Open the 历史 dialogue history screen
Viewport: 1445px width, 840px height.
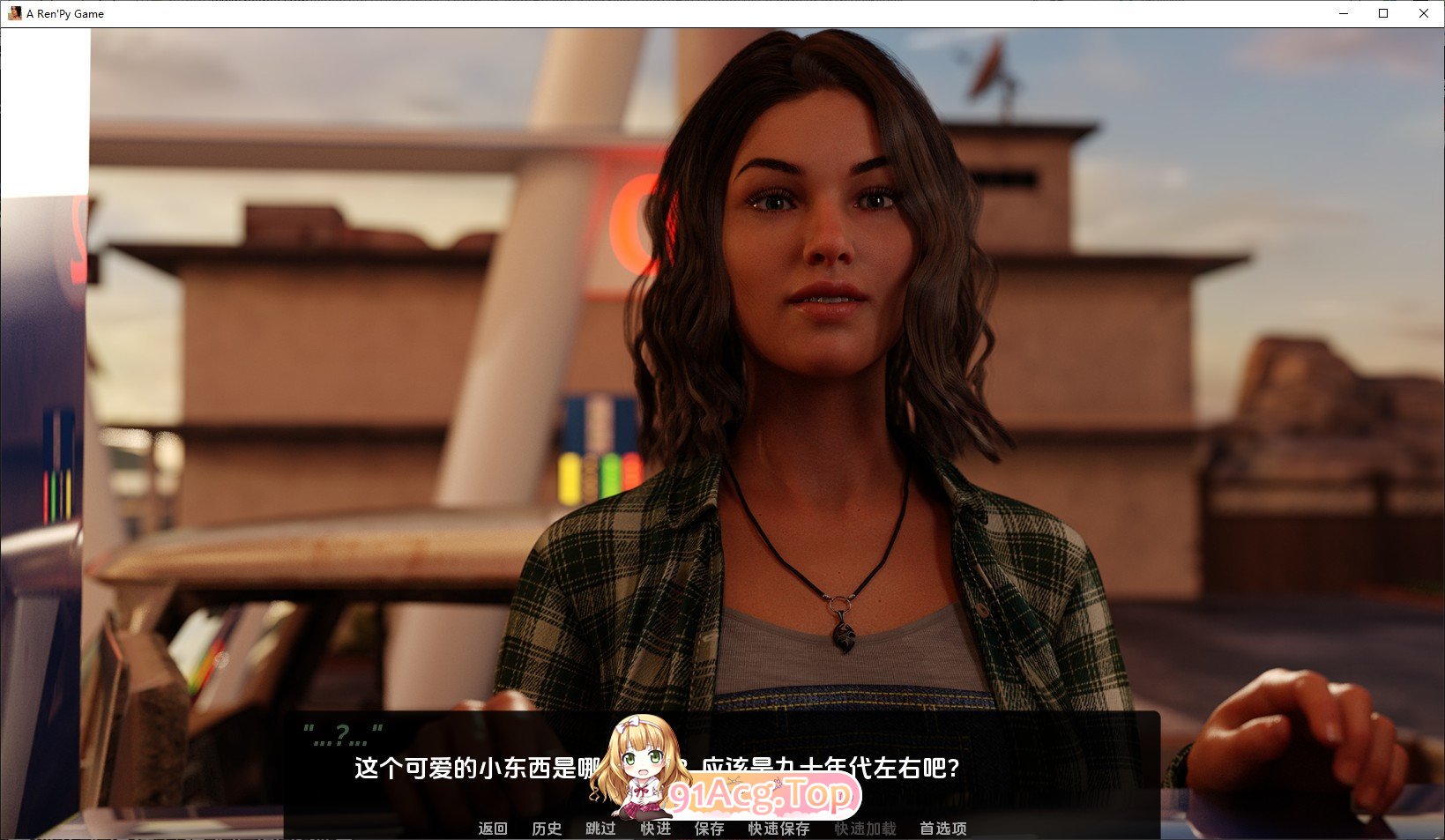click(x=547, y=829)
